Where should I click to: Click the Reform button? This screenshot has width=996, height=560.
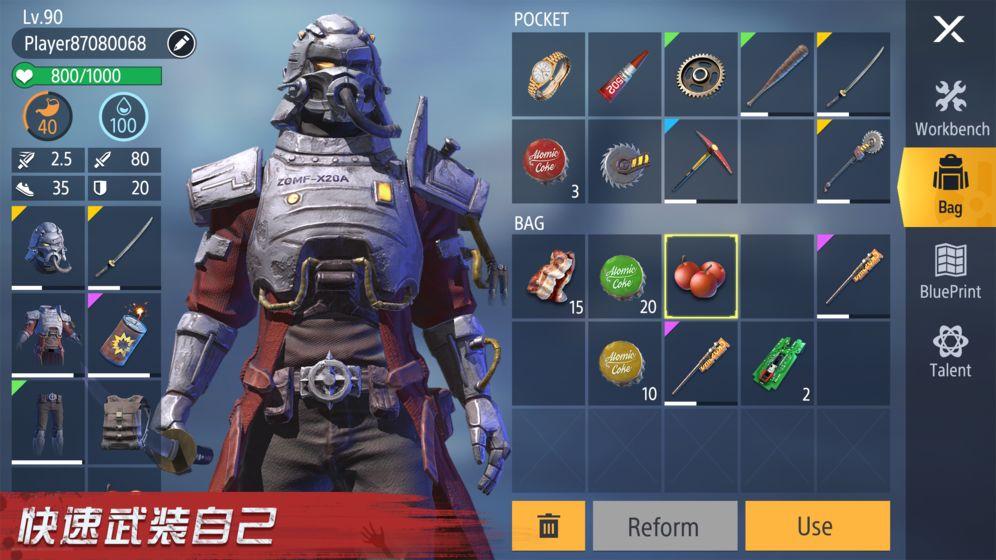tap(664, 526)
